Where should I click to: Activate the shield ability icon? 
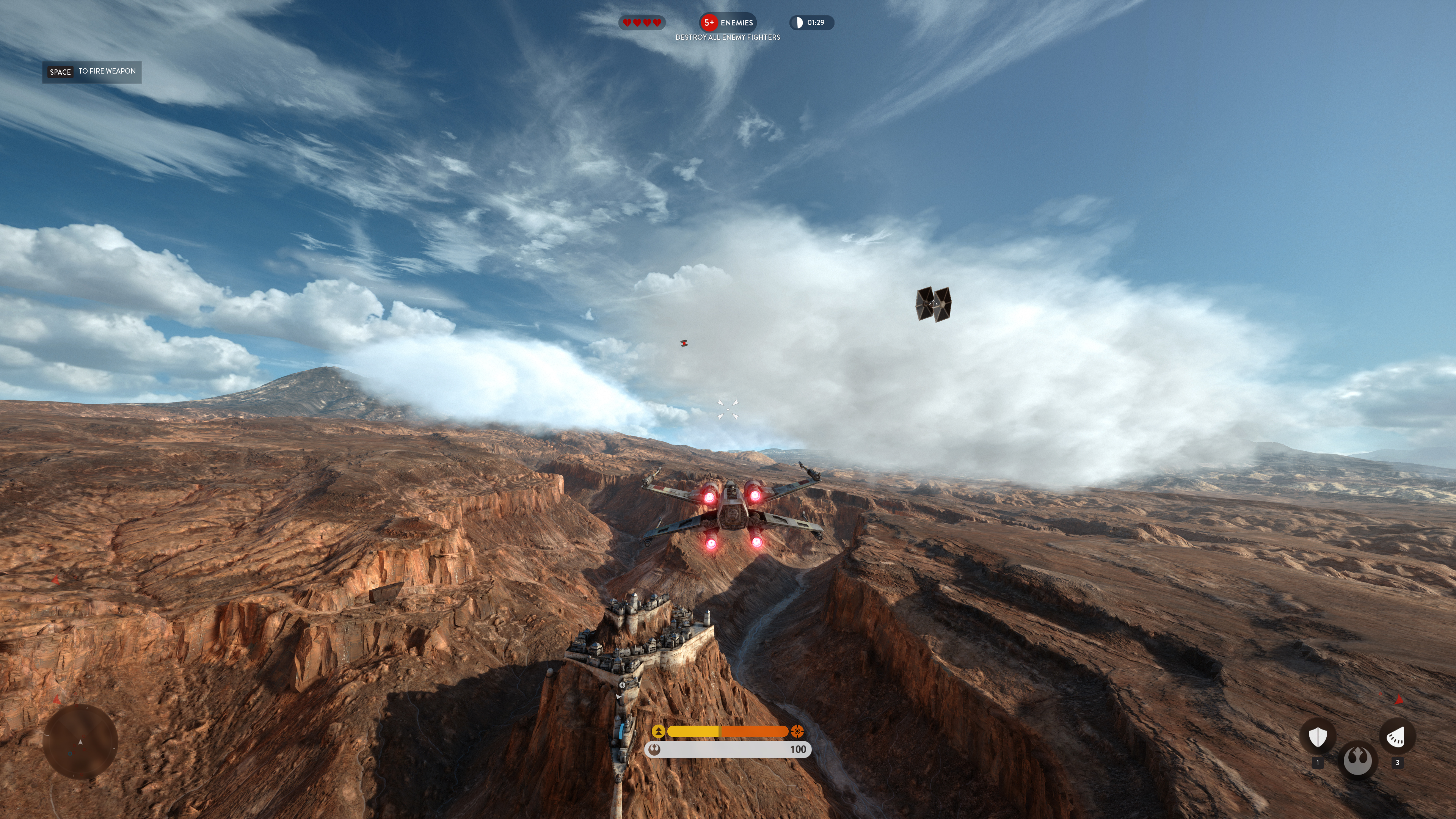[1318, 736]
